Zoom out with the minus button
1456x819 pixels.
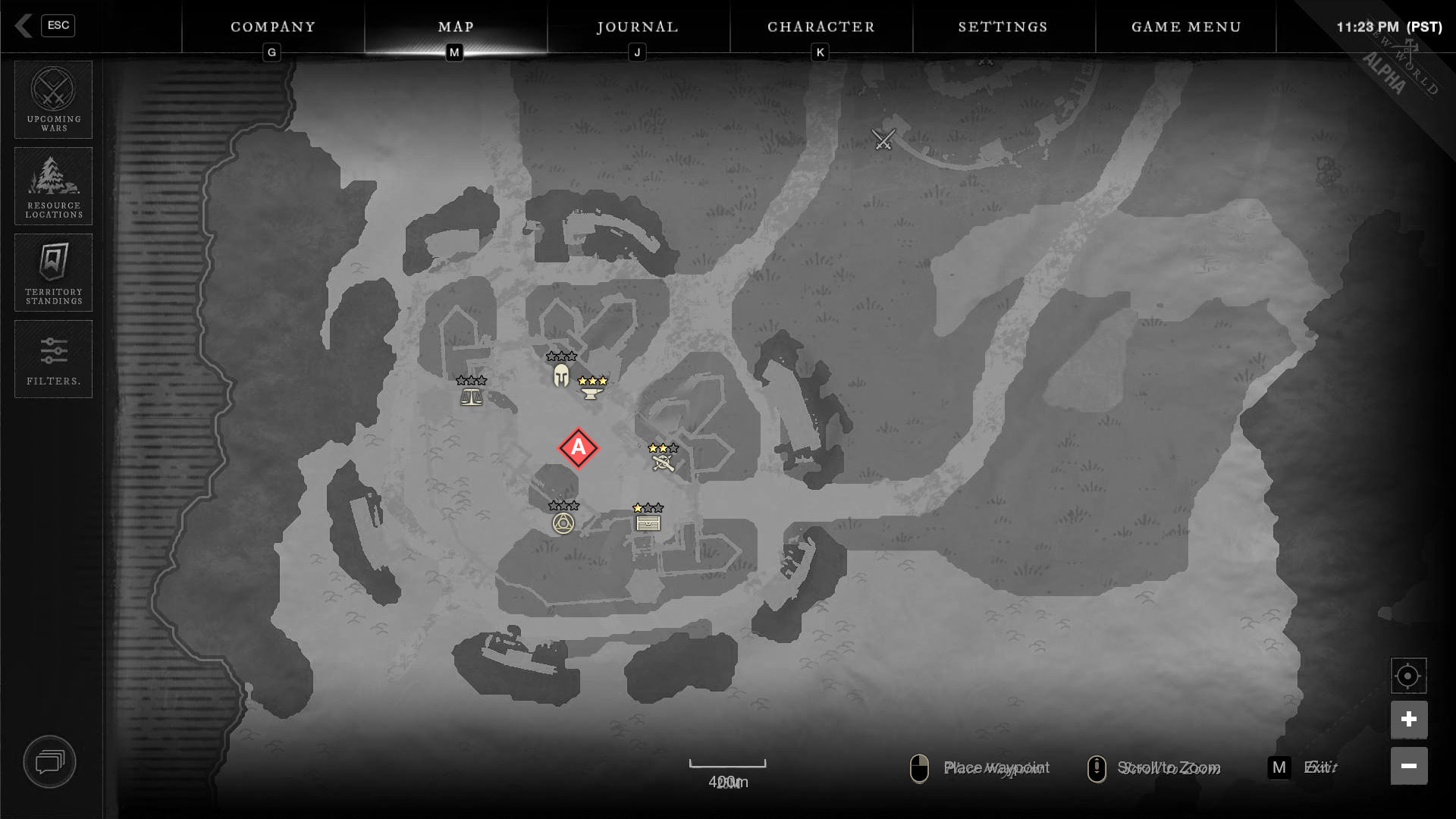(1408, 766)
